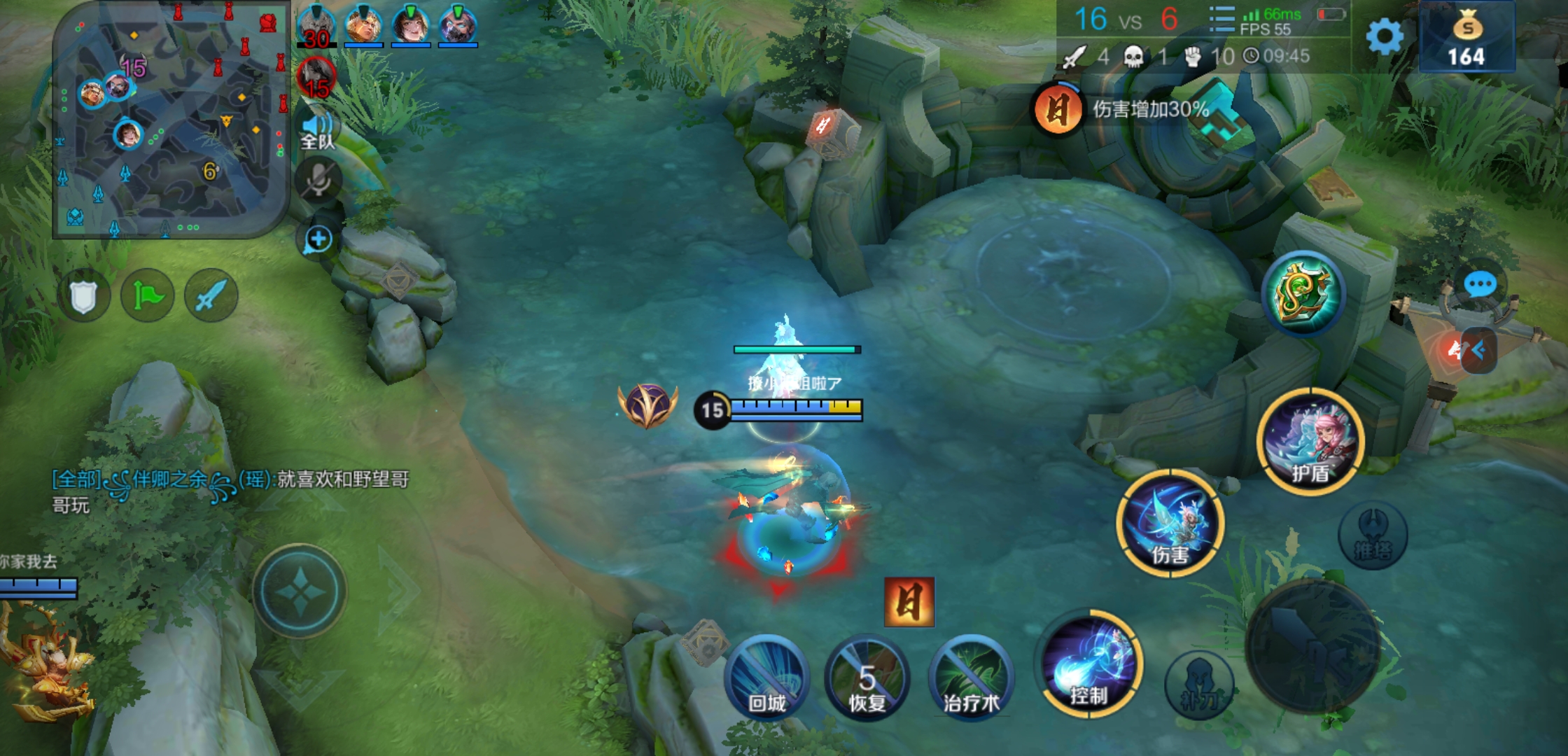The height and width of the screenshot is (756, 1568).
Task: Tap the round plus button below the microphone
Action: click(318, 239)
